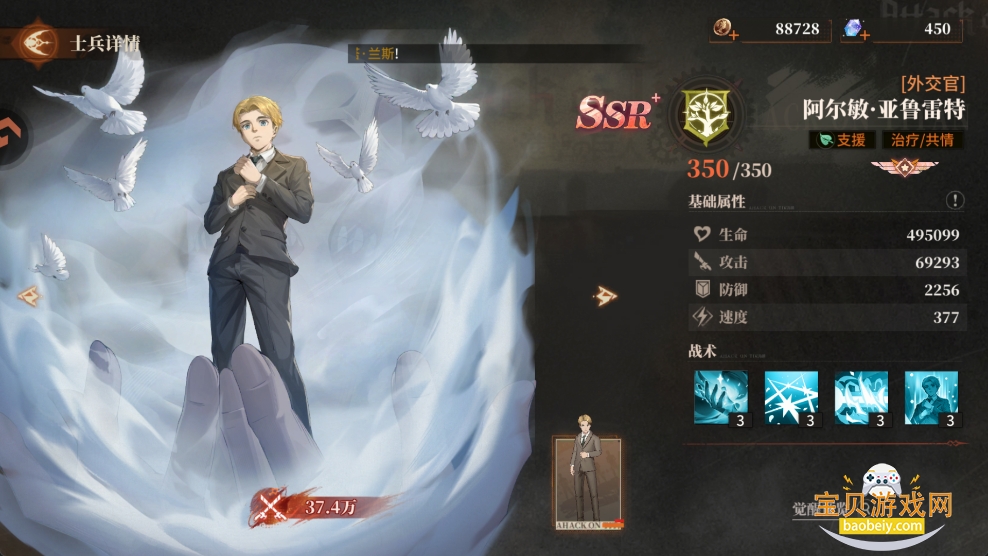Open the half-hidden orange side tab
Viewport: 988px width, 556px height.
click(11, 129)
